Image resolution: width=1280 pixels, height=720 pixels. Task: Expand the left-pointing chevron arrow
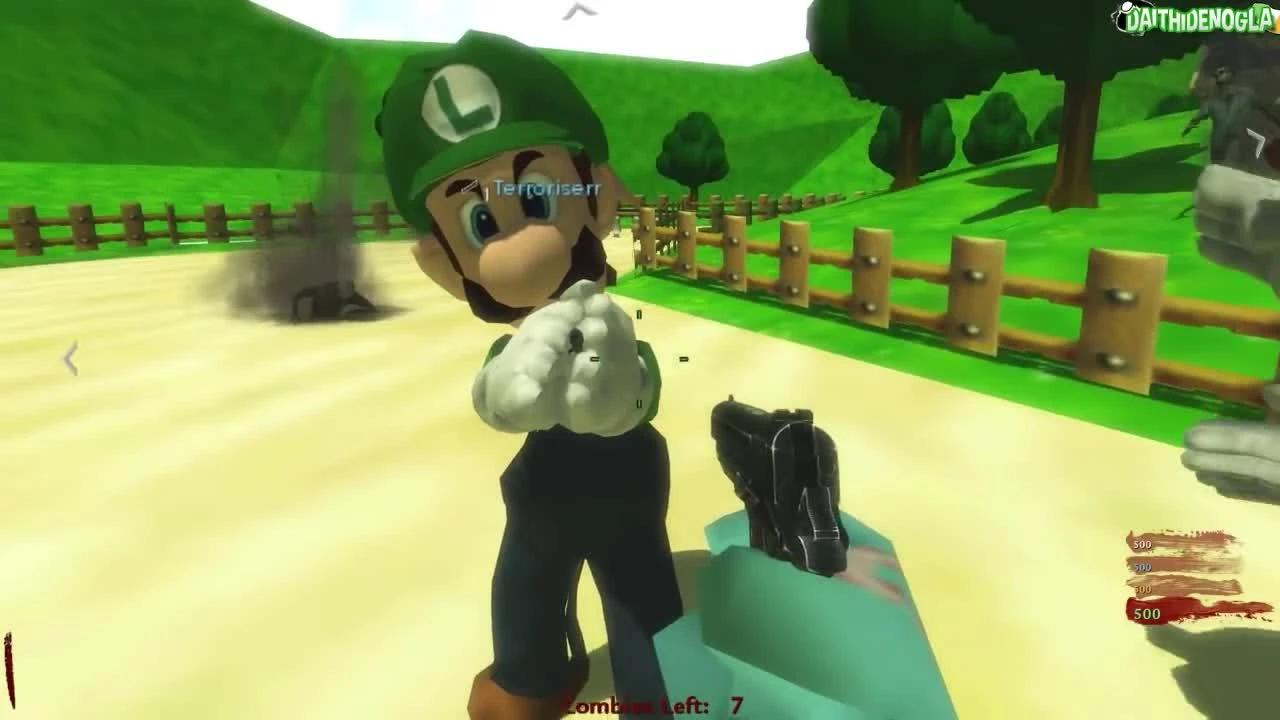tap(68, 358)
